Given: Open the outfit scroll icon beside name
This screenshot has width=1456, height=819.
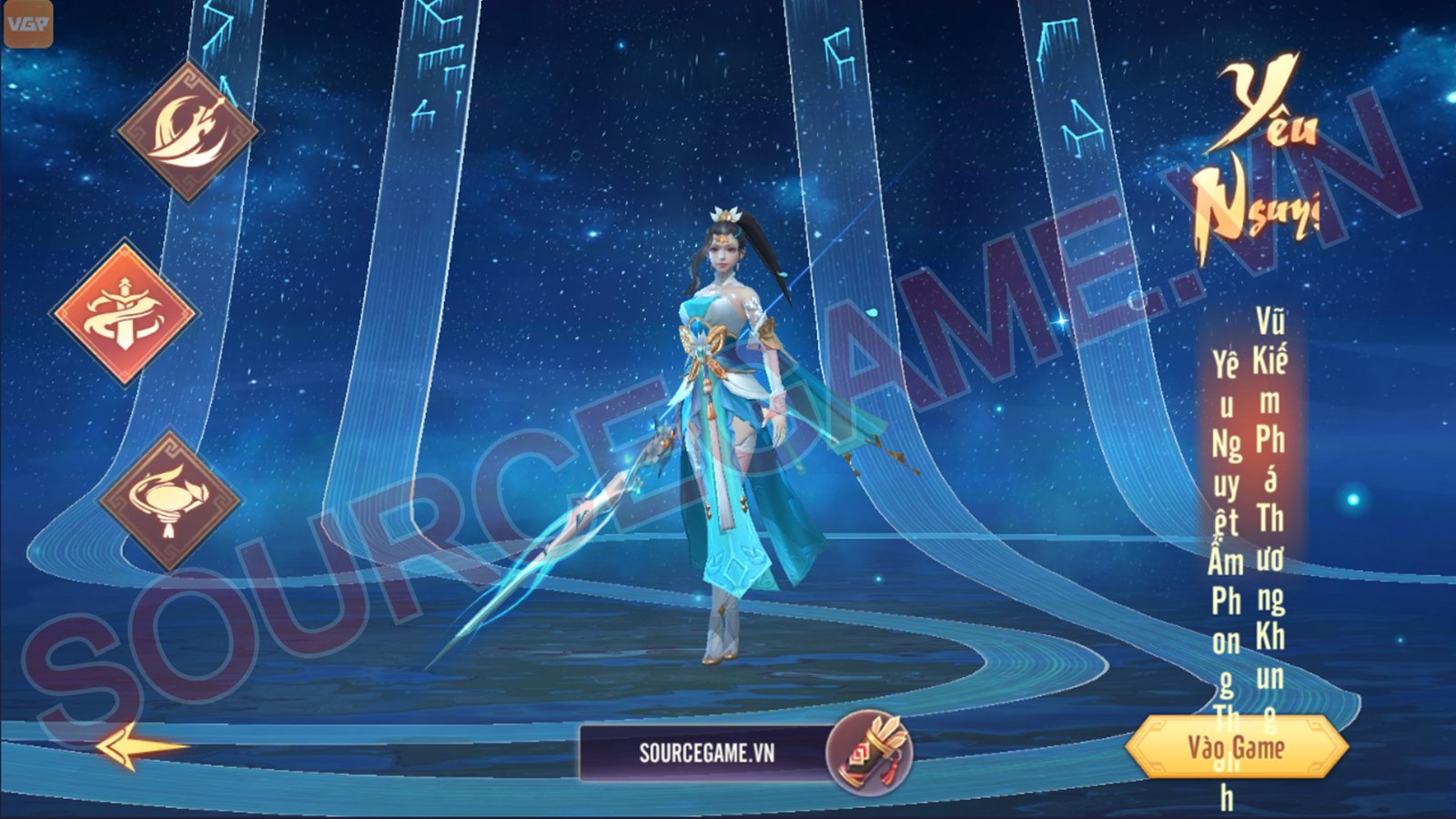Looking at the screenshot, I should click(x=869, y=753).
